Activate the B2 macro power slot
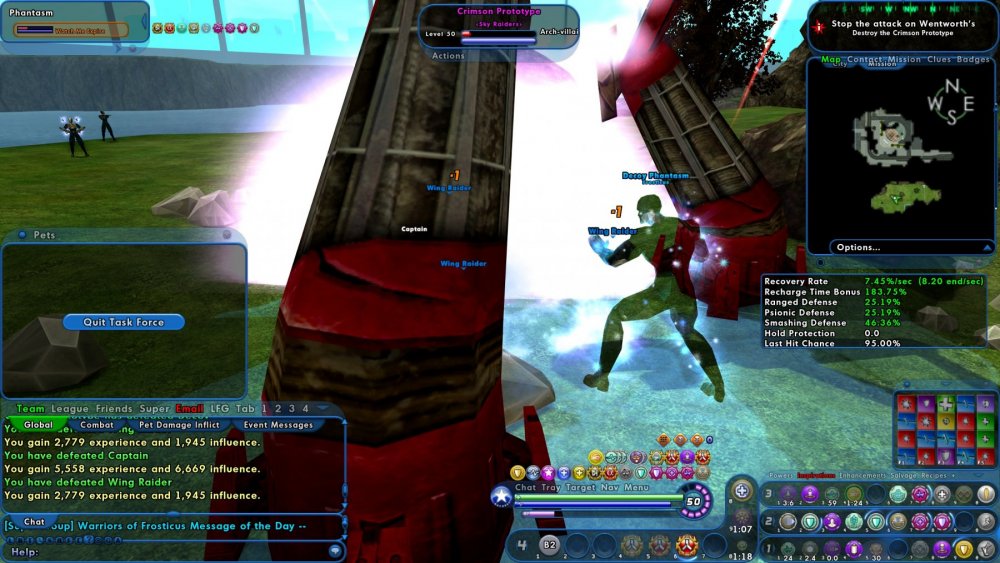This screenshot has width=1000, height=563. (549, 545)
